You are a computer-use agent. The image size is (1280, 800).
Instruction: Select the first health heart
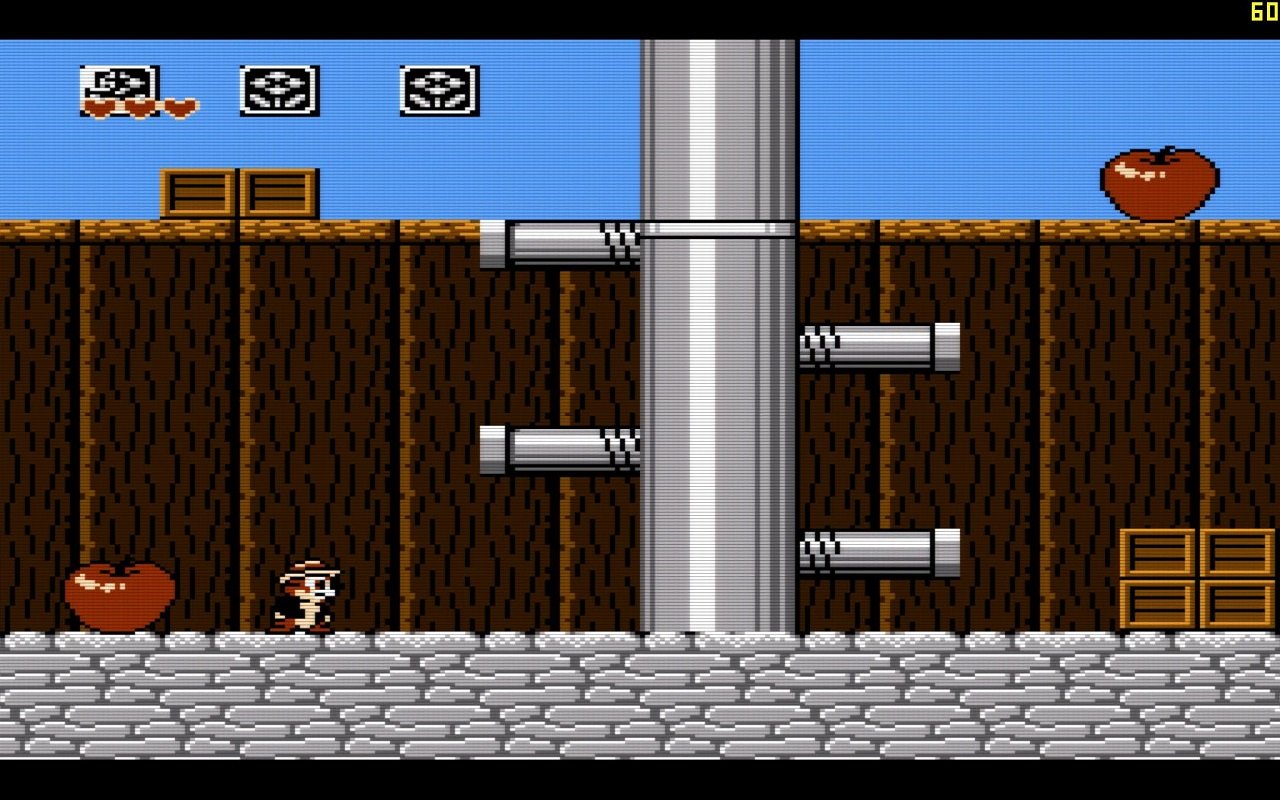[x=98, y=105]
